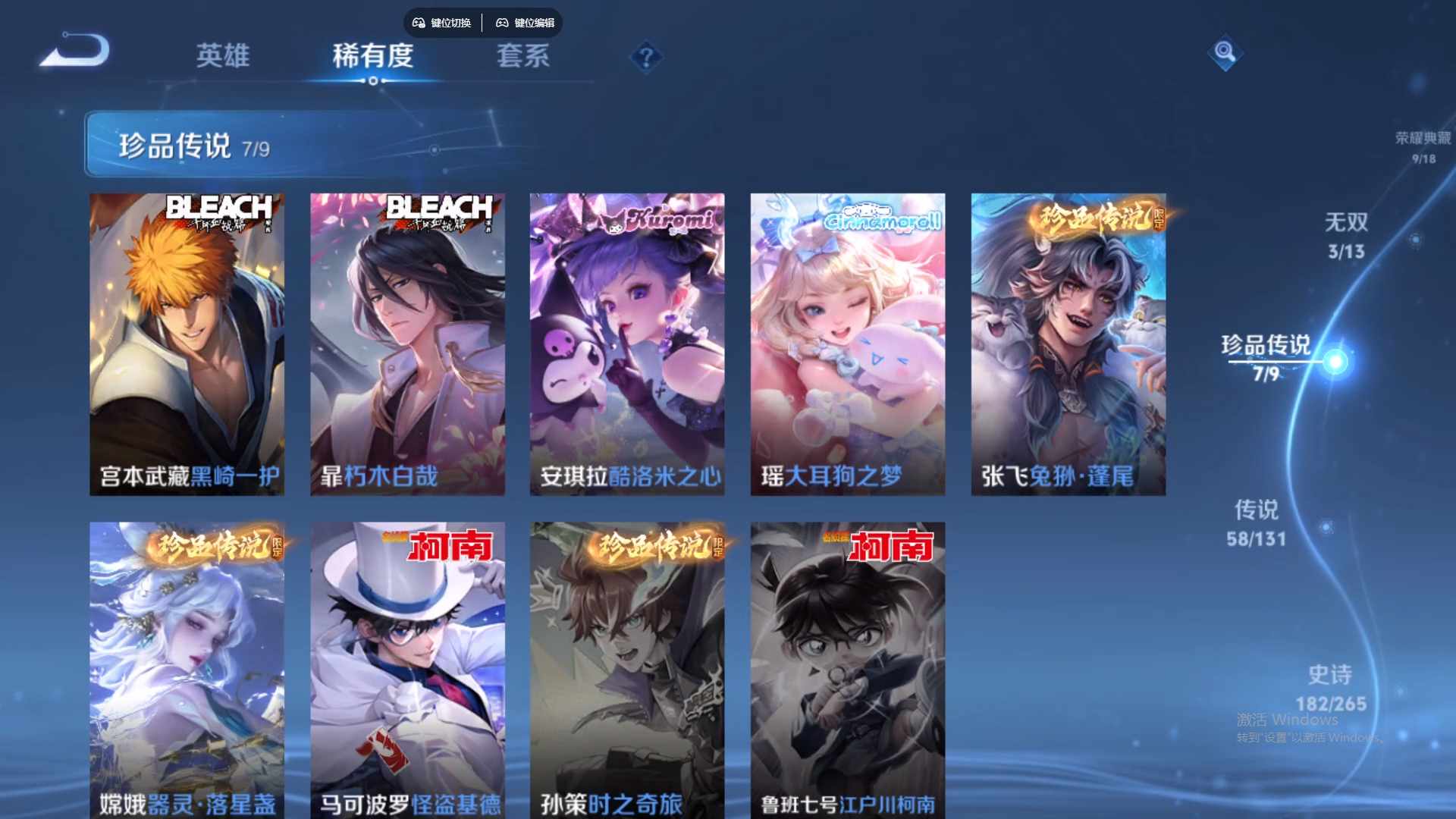Viewport: 1456px width, 819px height.
Task: Click the gamepad icon beside 键位编辑
Action: 502,23
